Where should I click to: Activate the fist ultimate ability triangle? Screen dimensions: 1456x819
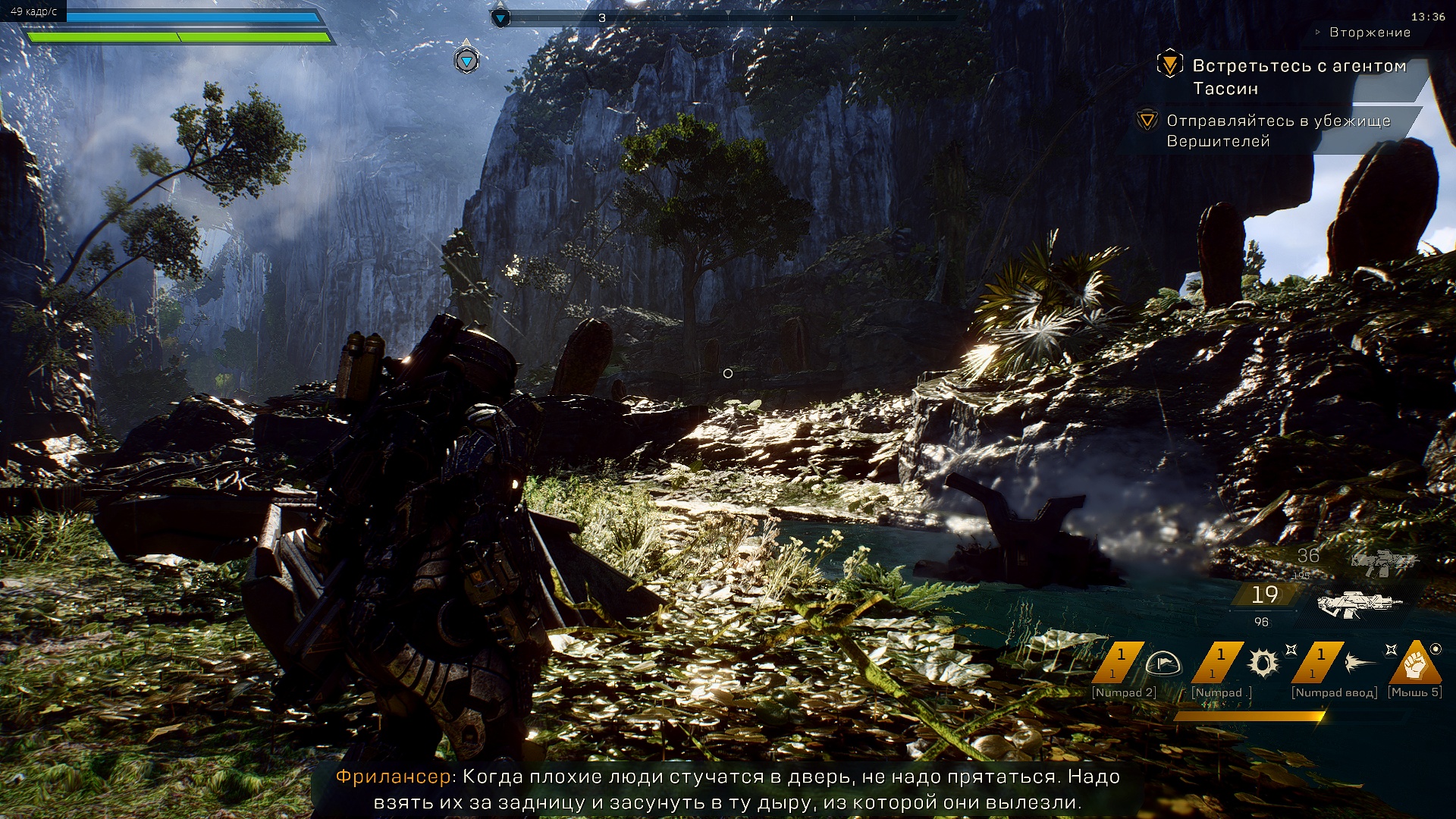(x=1415, y=664)
